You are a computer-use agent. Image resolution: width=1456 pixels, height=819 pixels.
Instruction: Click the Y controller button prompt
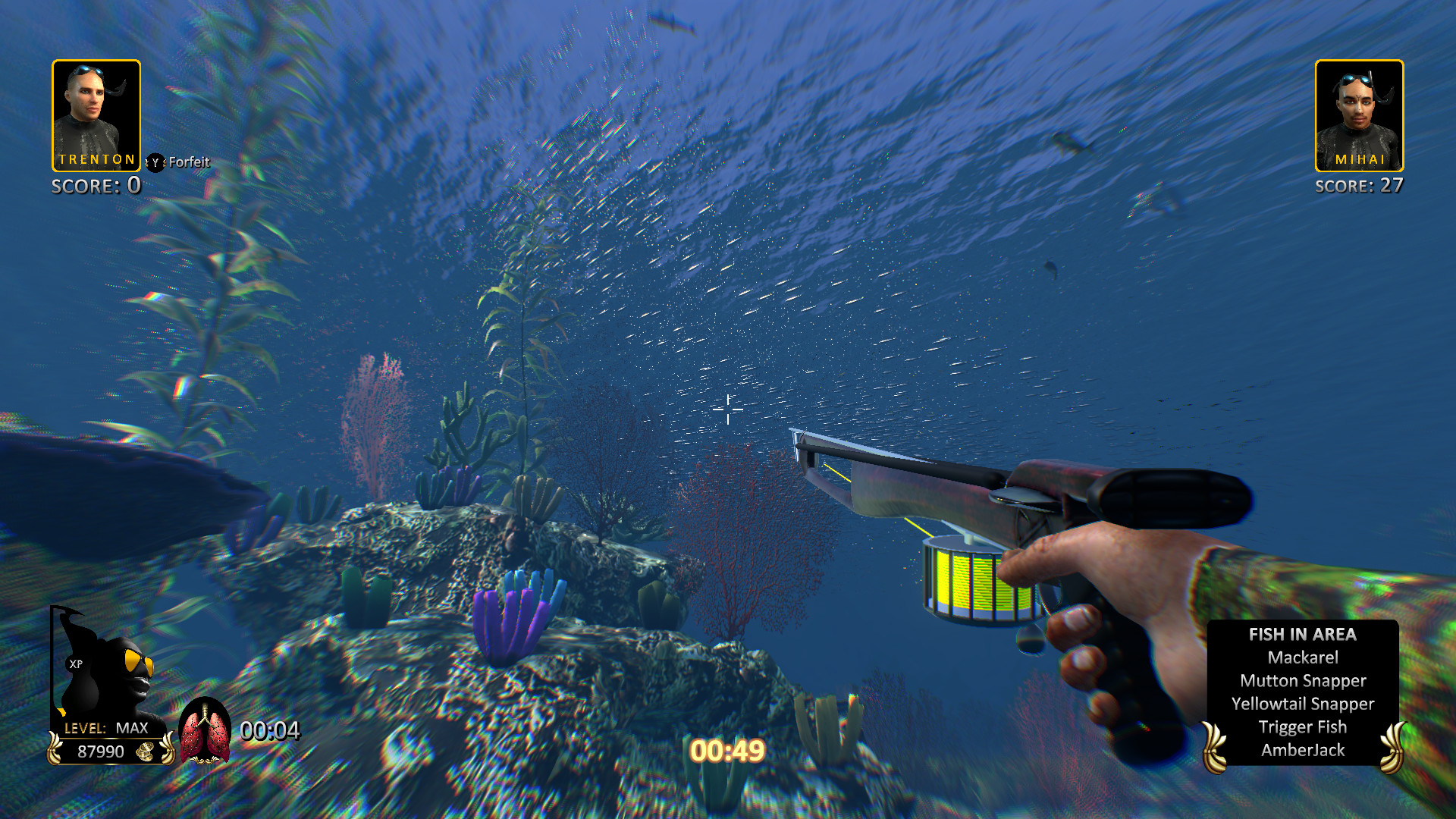155,162
